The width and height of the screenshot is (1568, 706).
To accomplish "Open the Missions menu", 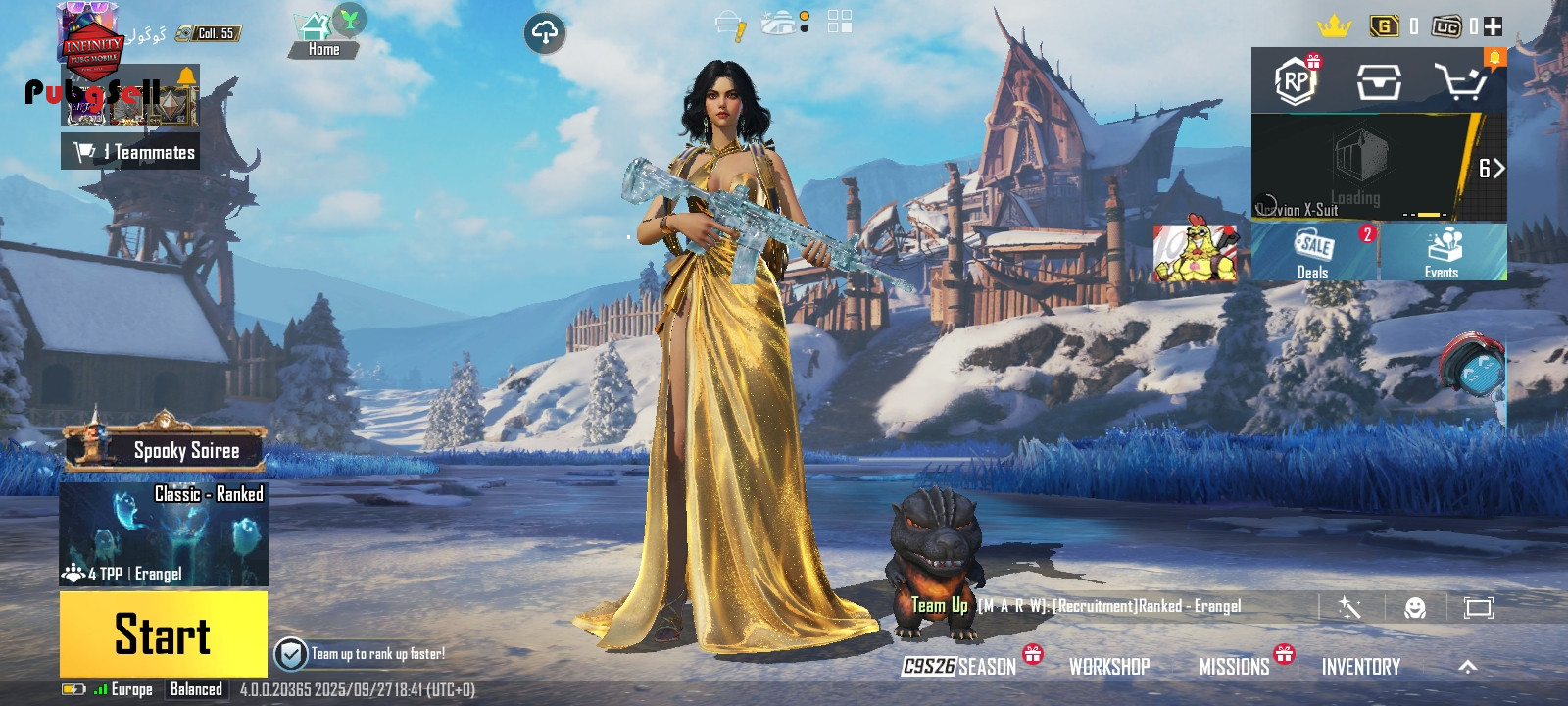I will (x=1235, y=667).
